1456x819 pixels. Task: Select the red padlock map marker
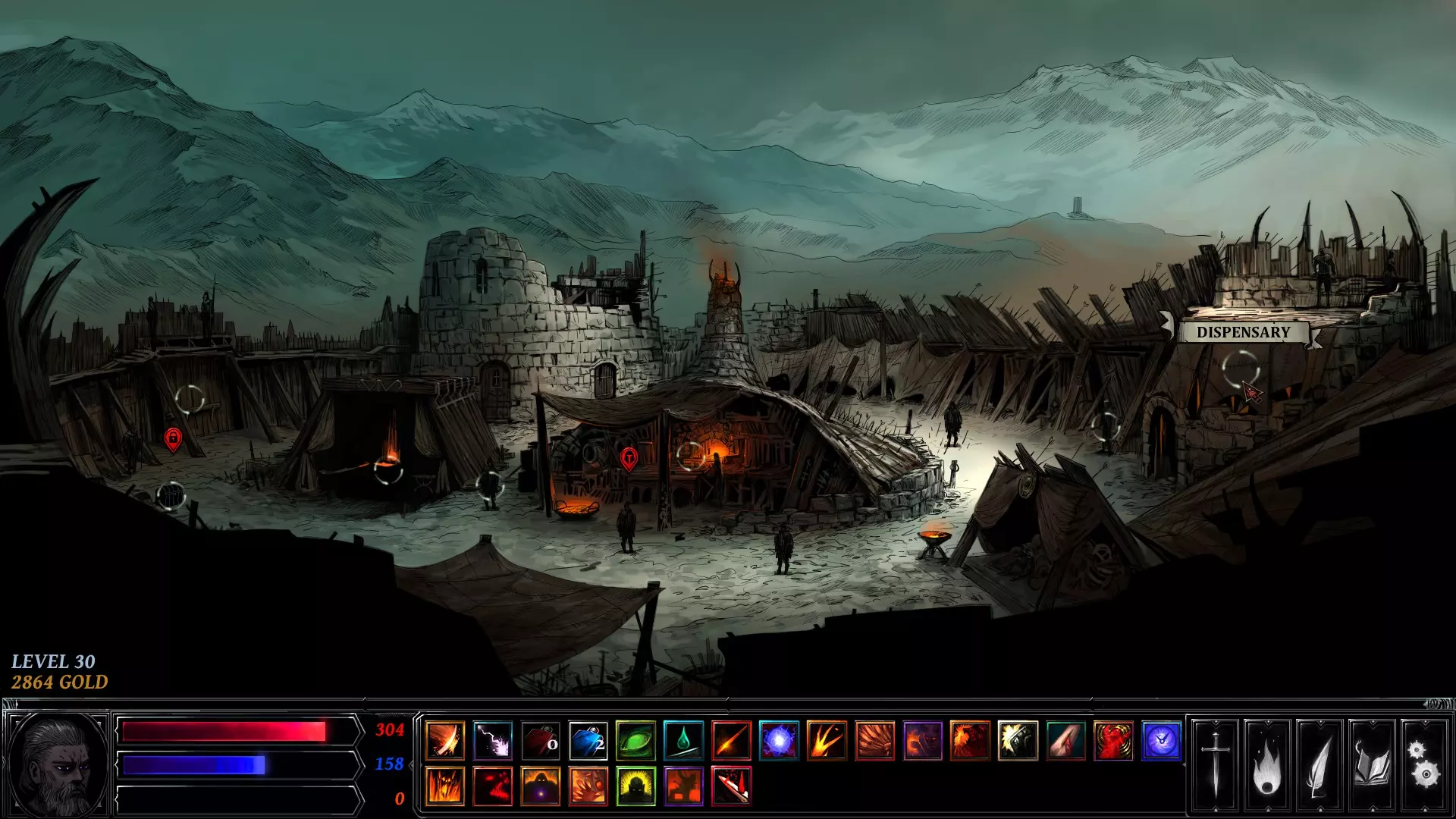click(x=173, y=438)
